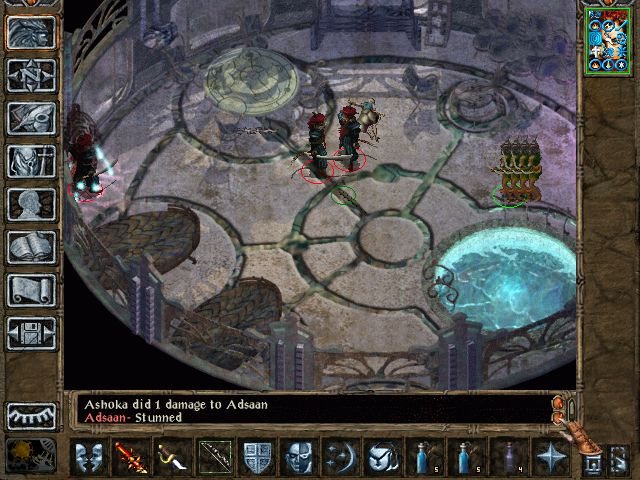640x480 pixels.
Task: Open the inventory screen
Action: tap(31, 161)
